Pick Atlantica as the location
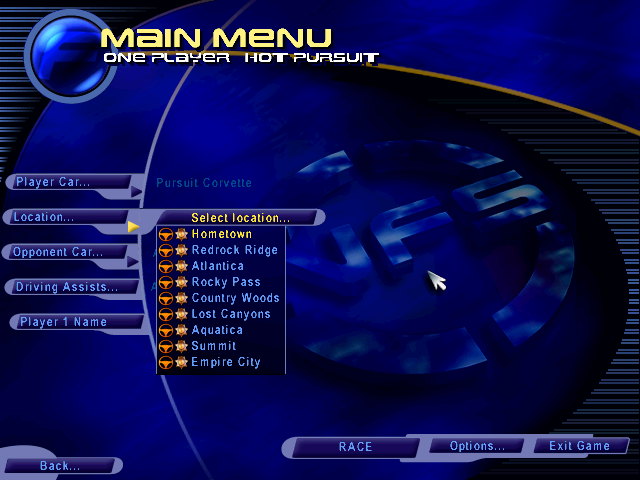This screenshot has height=480, width=640. tap(217, 266)
